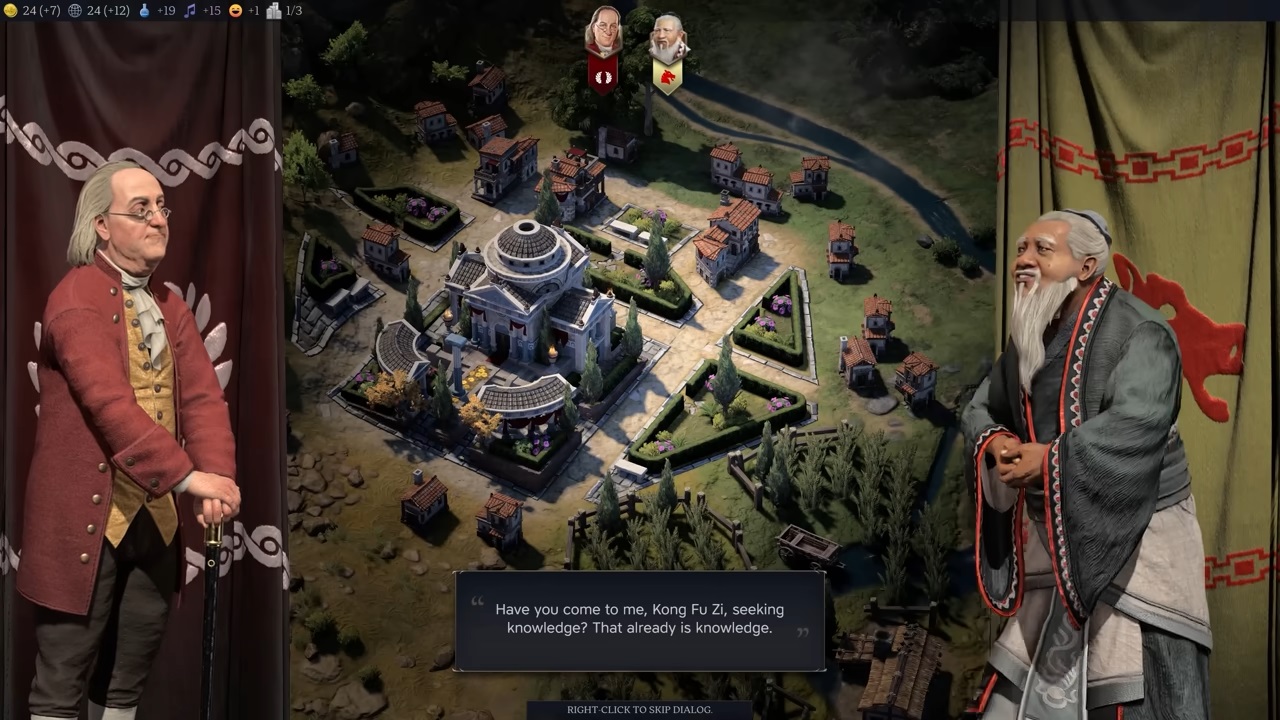Open the music note culture yield entry
The width and height of the screenshot is (1280, 720).
(x=203, y=11)
